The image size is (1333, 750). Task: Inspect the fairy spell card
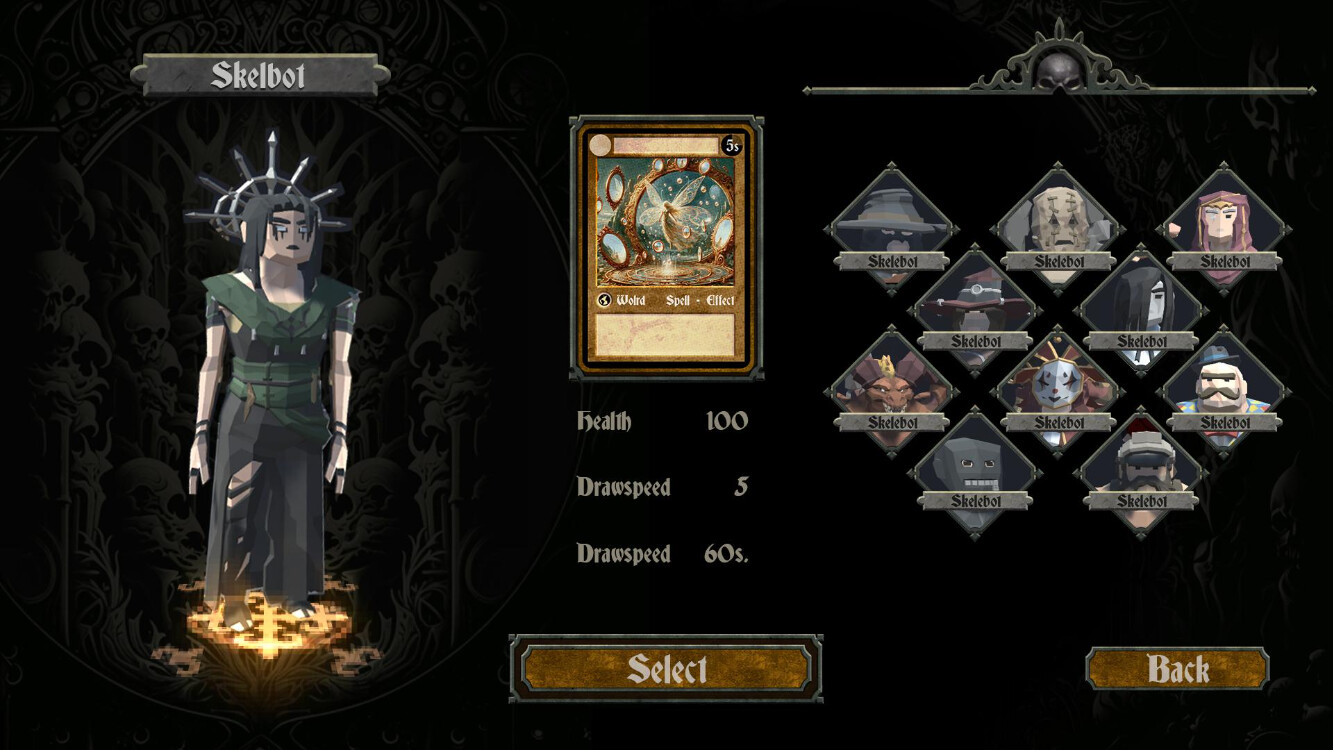[x=667, y=247]
